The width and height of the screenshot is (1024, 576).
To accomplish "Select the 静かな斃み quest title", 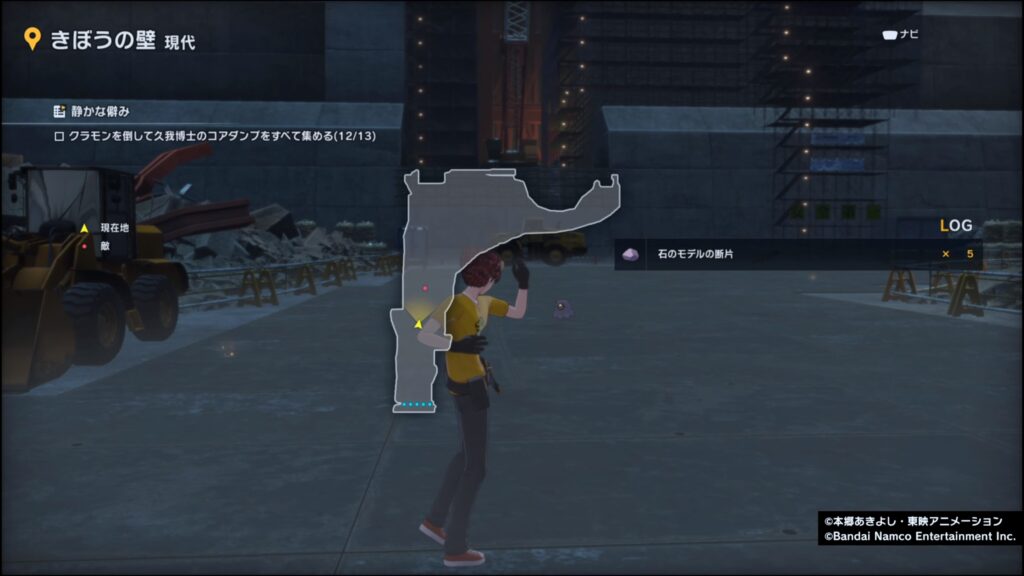I will (101, 111).
